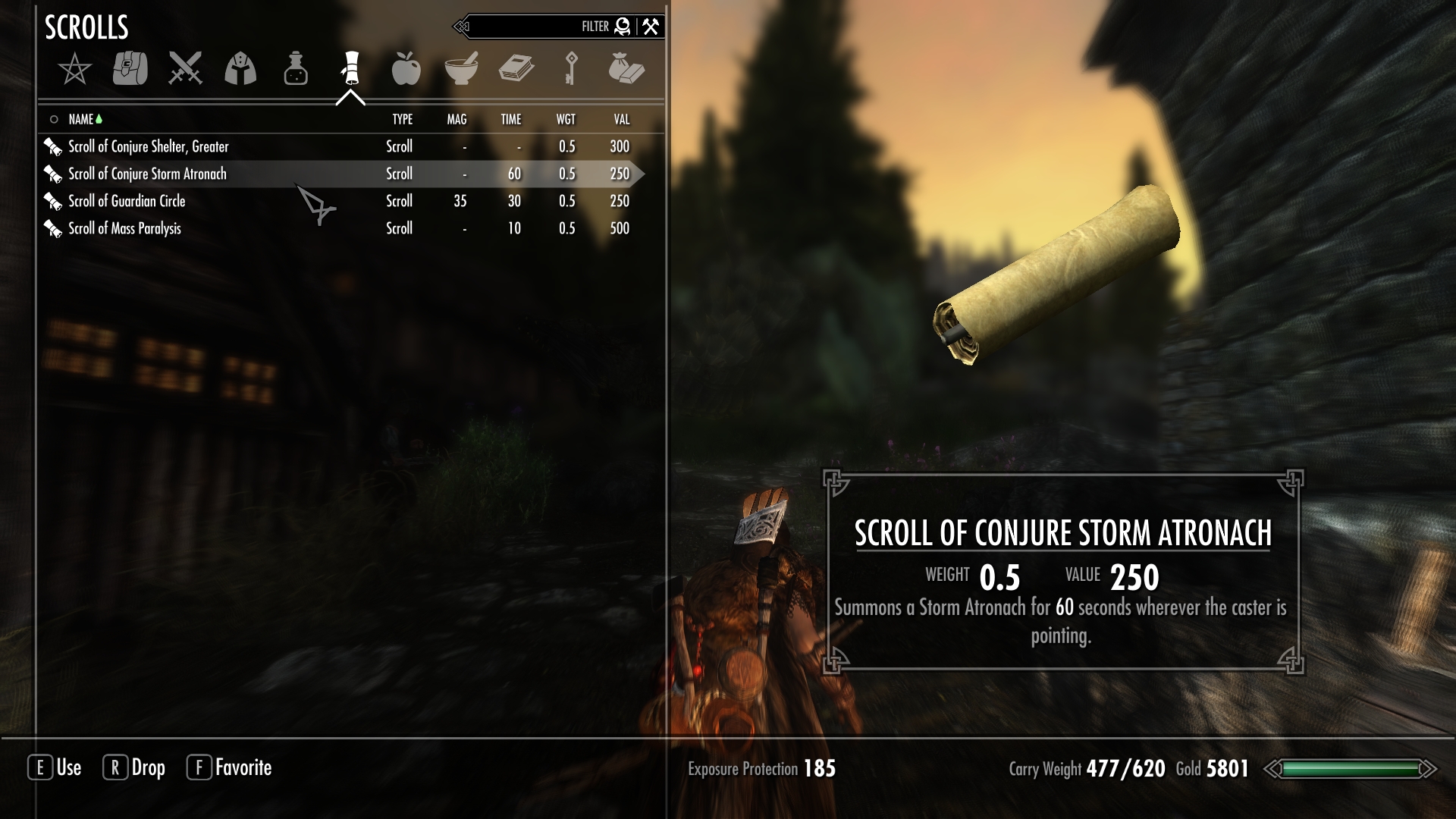Image resolution: width=1456 pixels, height=819 pixels.
Task: Sort scrolls by TIME column header
Action: coord(511,119)
